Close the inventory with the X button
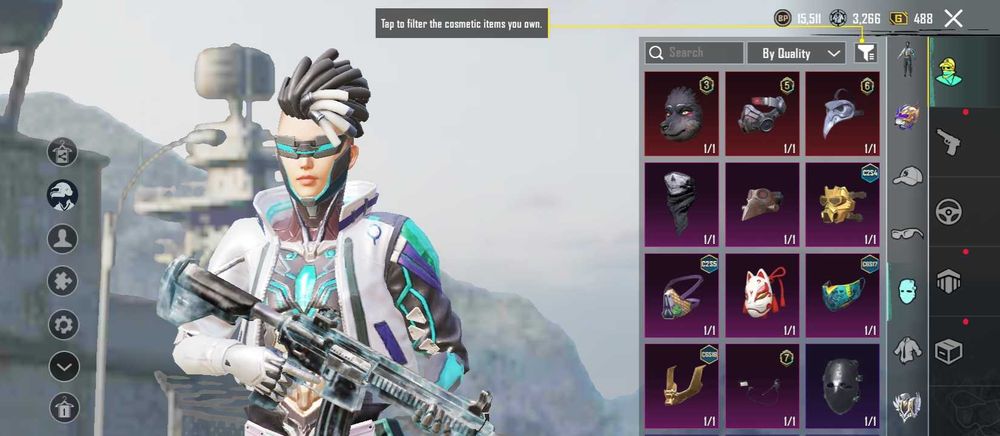Image resolution: width=1000 pixels, height=436 pixels. [953, 18]
